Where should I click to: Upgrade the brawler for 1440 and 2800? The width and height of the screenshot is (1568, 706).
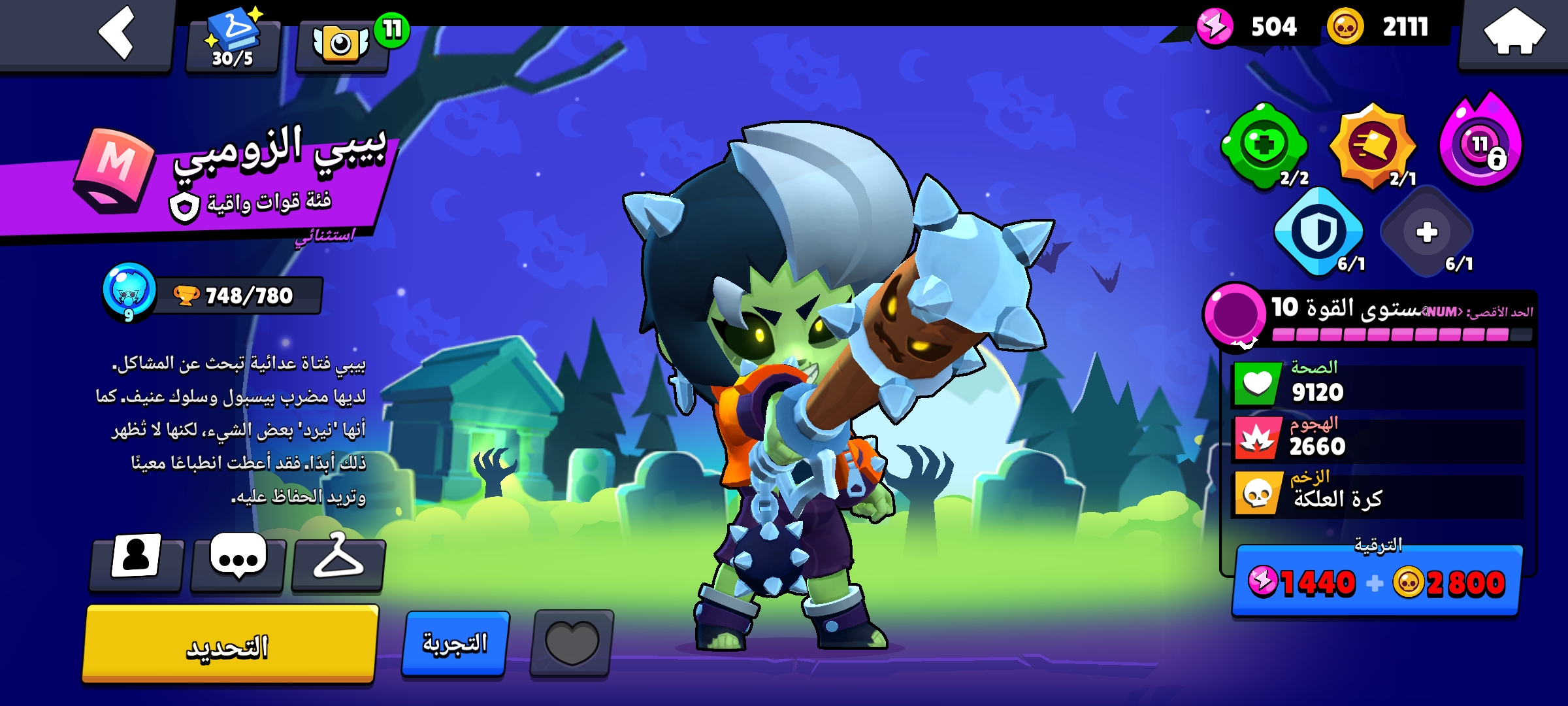tap(1377, 582)
